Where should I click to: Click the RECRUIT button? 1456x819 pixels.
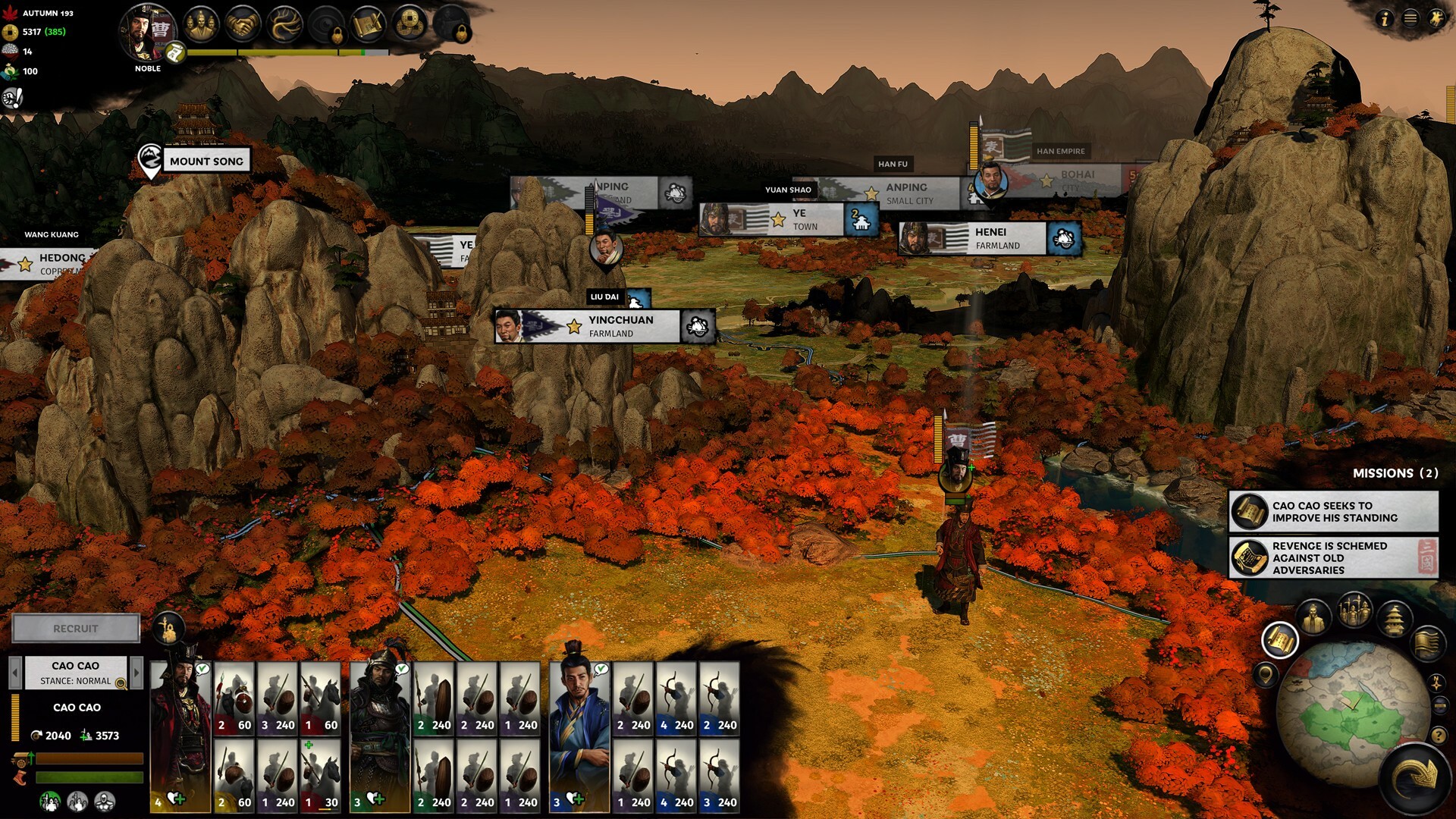[x=76, y=629]
